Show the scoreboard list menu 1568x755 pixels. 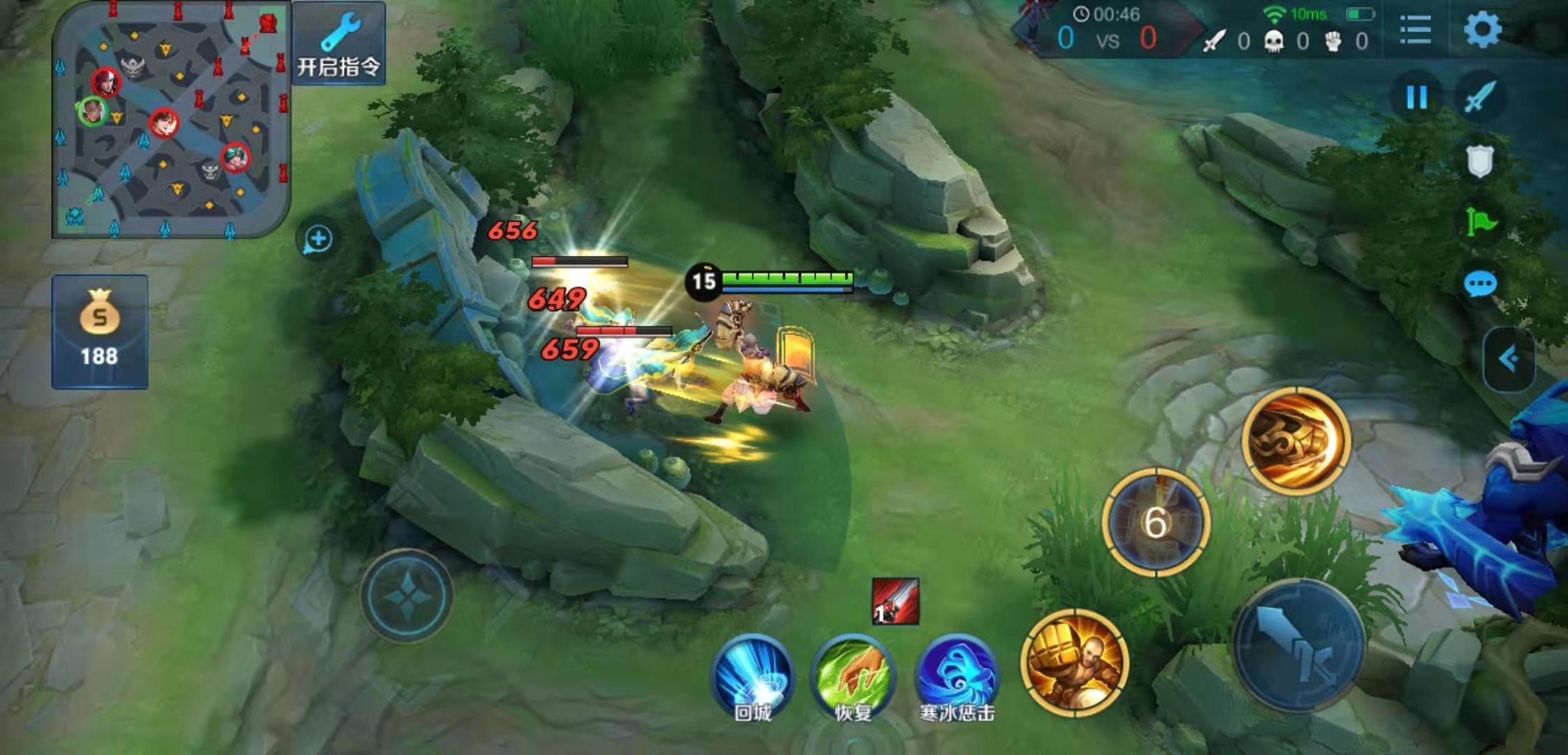tap(1416, 29)
